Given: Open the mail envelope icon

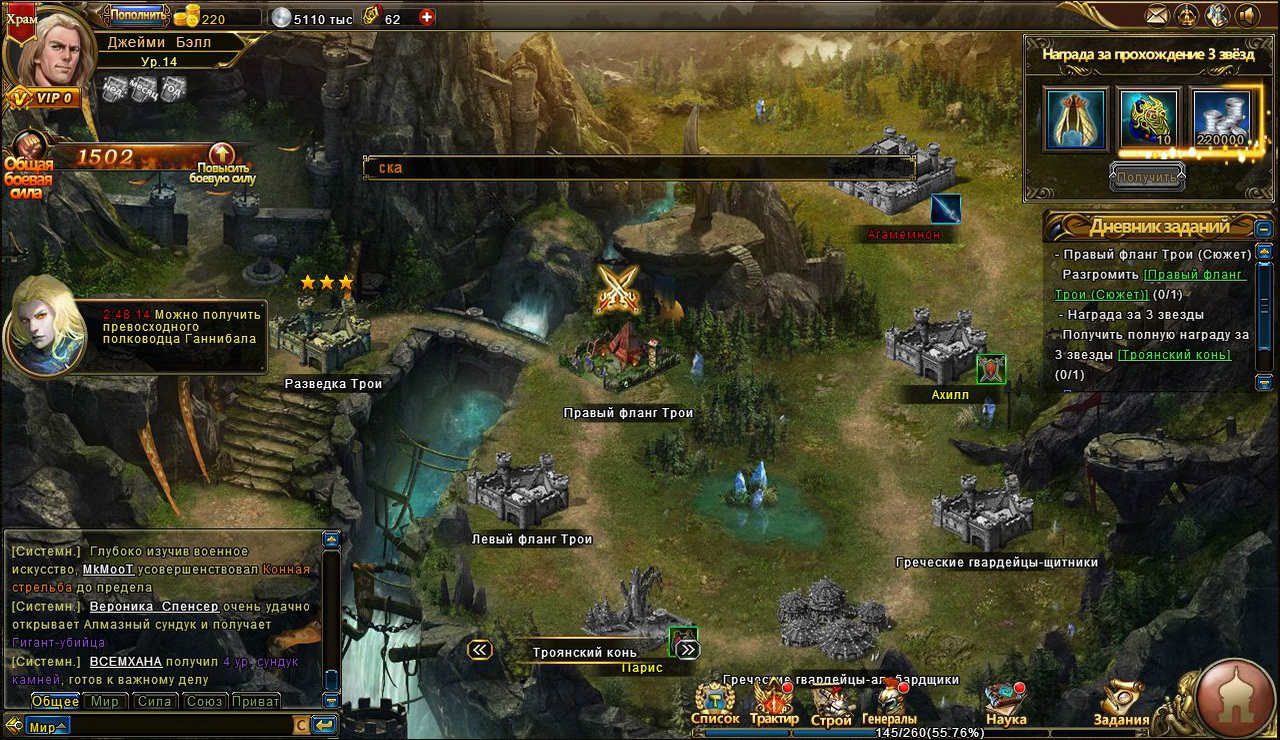Looking at the screenshot, I should (1157, 15).
